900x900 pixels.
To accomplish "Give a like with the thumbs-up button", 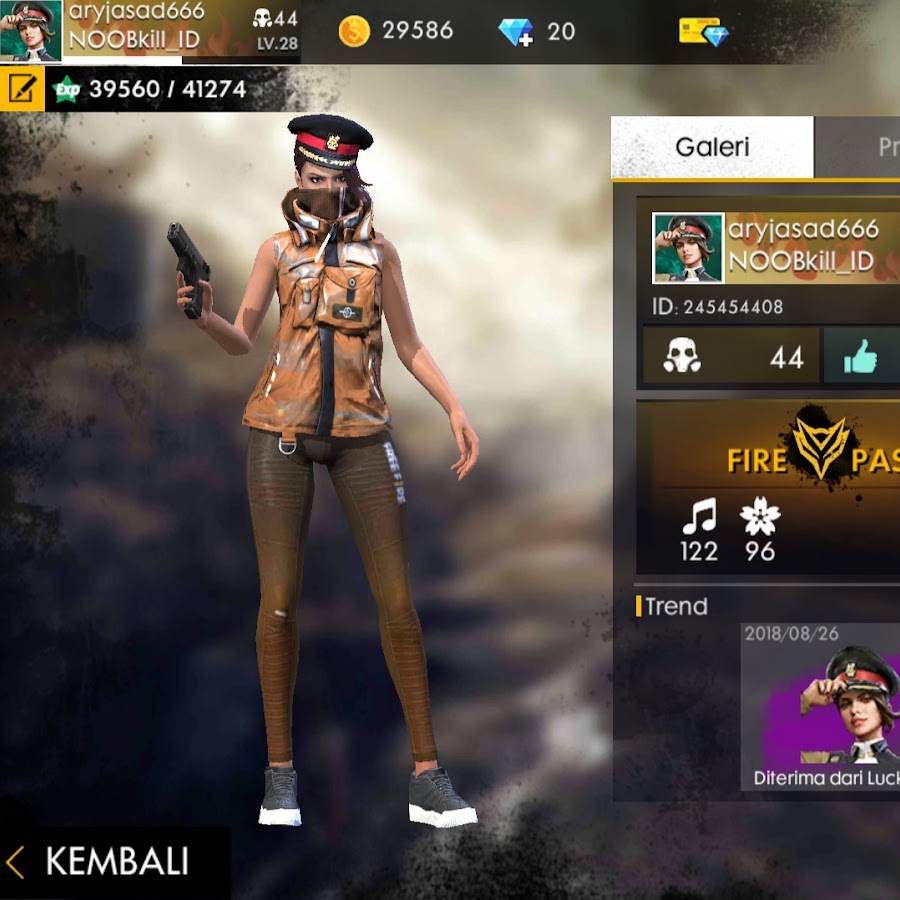I will click(860, 356).
